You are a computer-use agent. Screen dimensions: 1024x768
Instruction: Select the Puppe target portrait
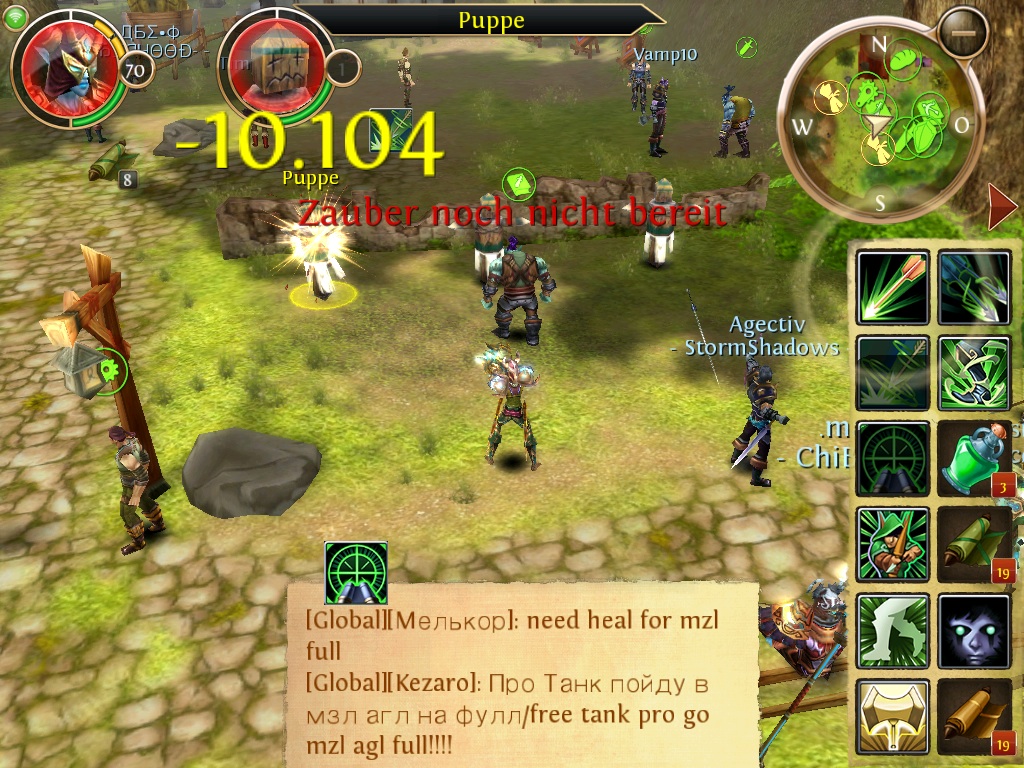(x=274, y=65)
